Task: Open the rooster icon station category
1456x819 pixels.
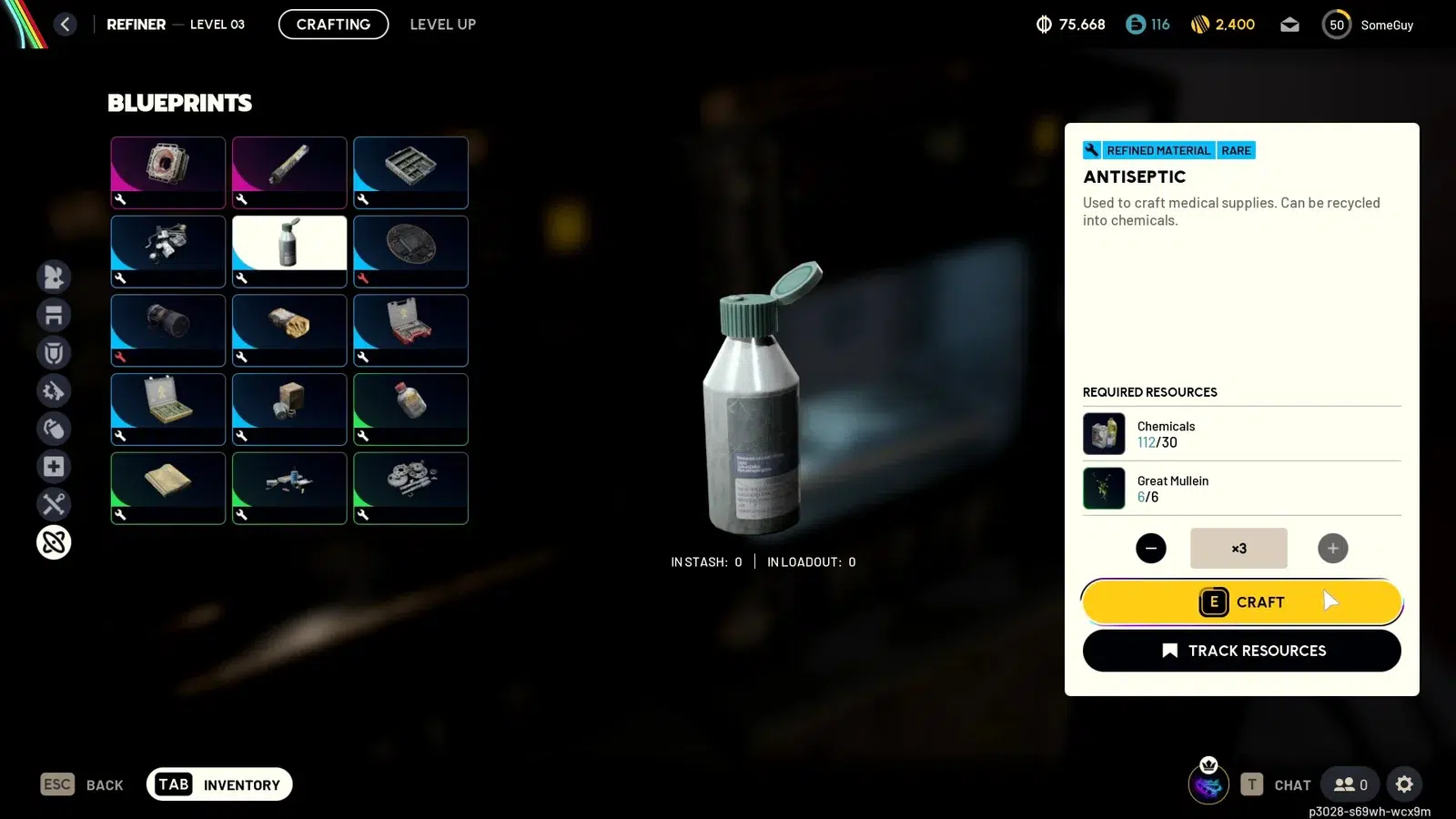Action: tap(54, 277)
